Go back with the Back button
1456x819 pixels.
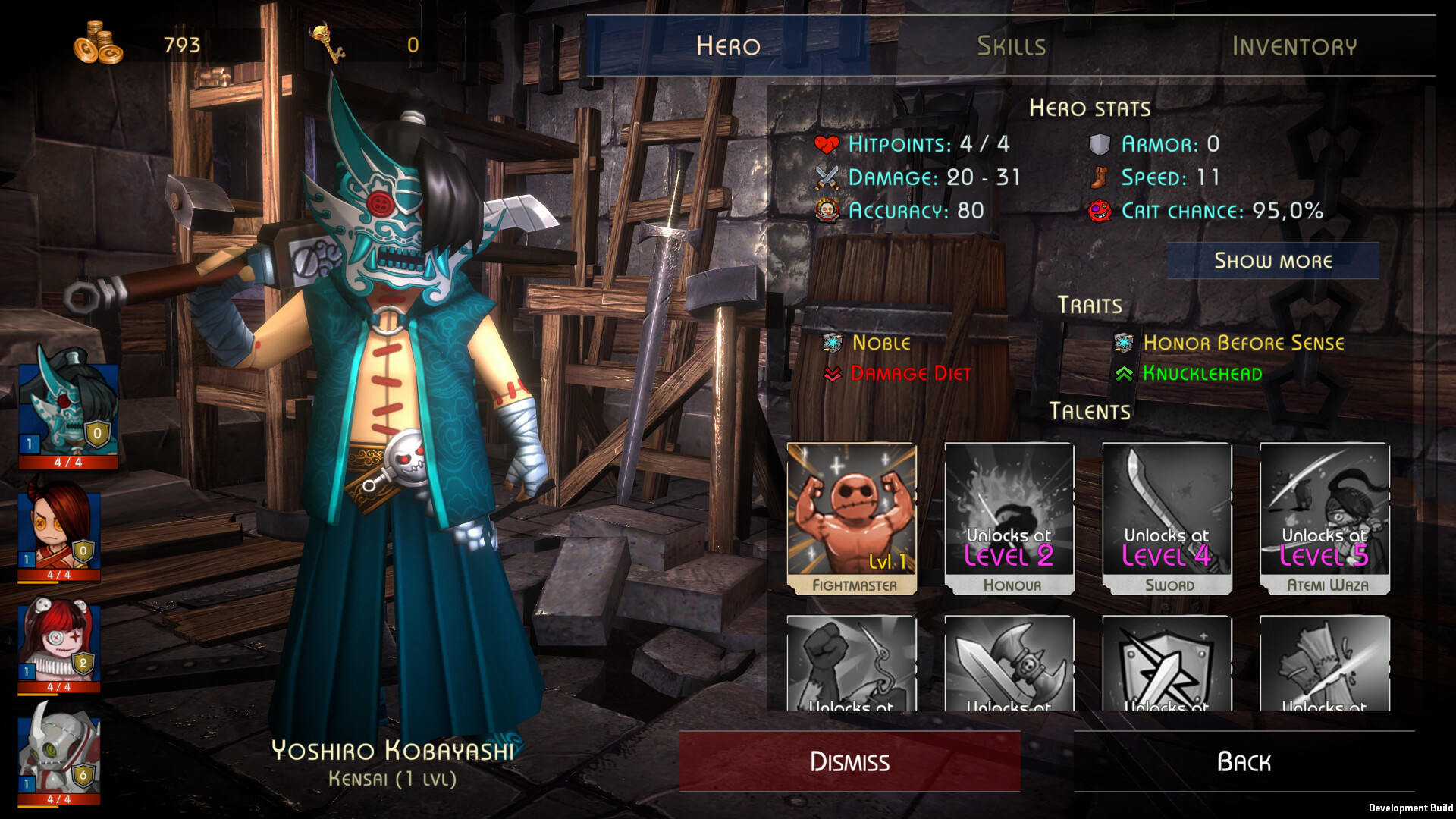click(1244, 761)
